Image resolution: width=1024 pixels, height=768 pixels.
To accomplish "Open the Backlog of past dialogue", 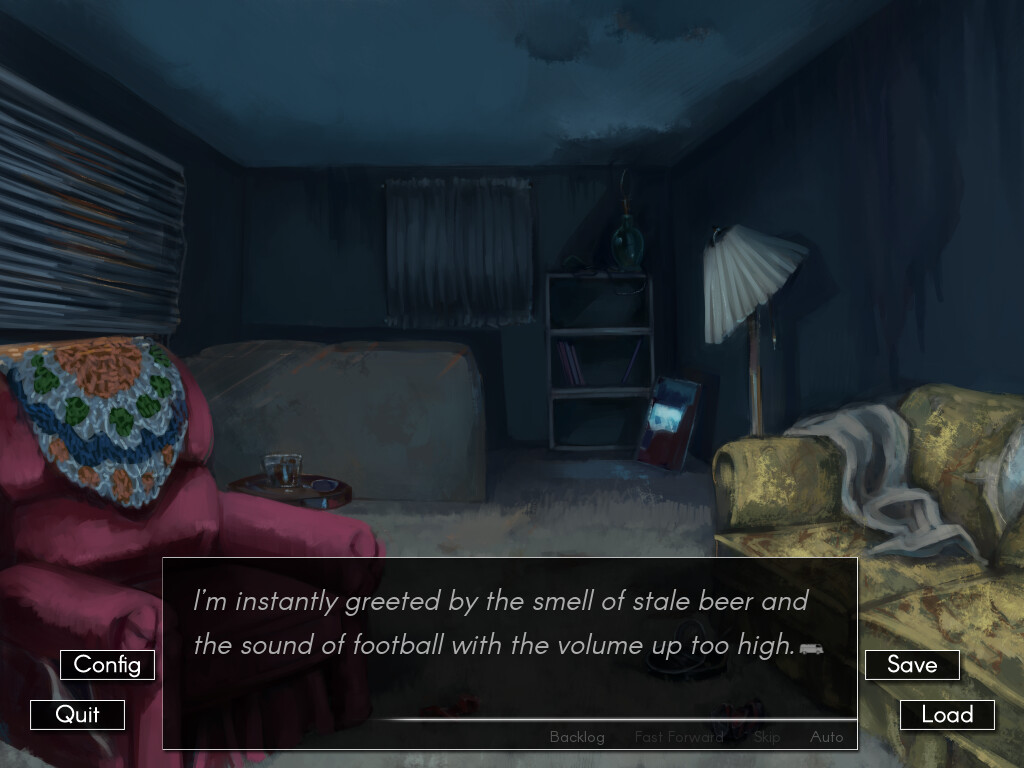I will coord(577,737).
